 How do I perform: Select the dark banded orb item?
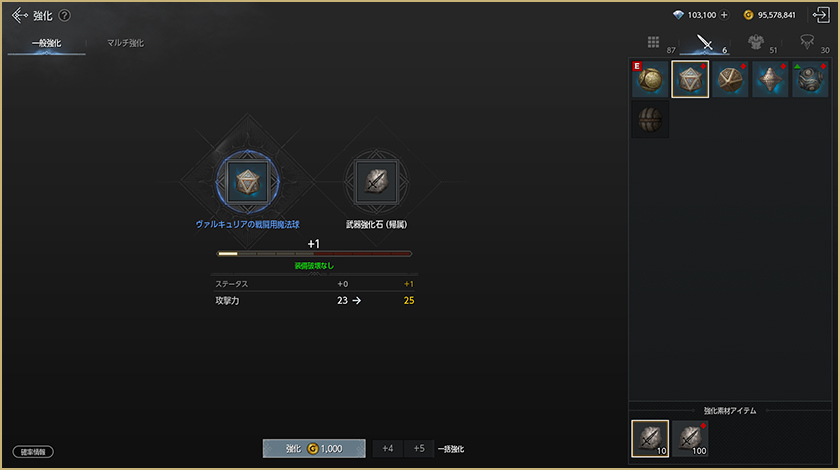tap(650, 119)
